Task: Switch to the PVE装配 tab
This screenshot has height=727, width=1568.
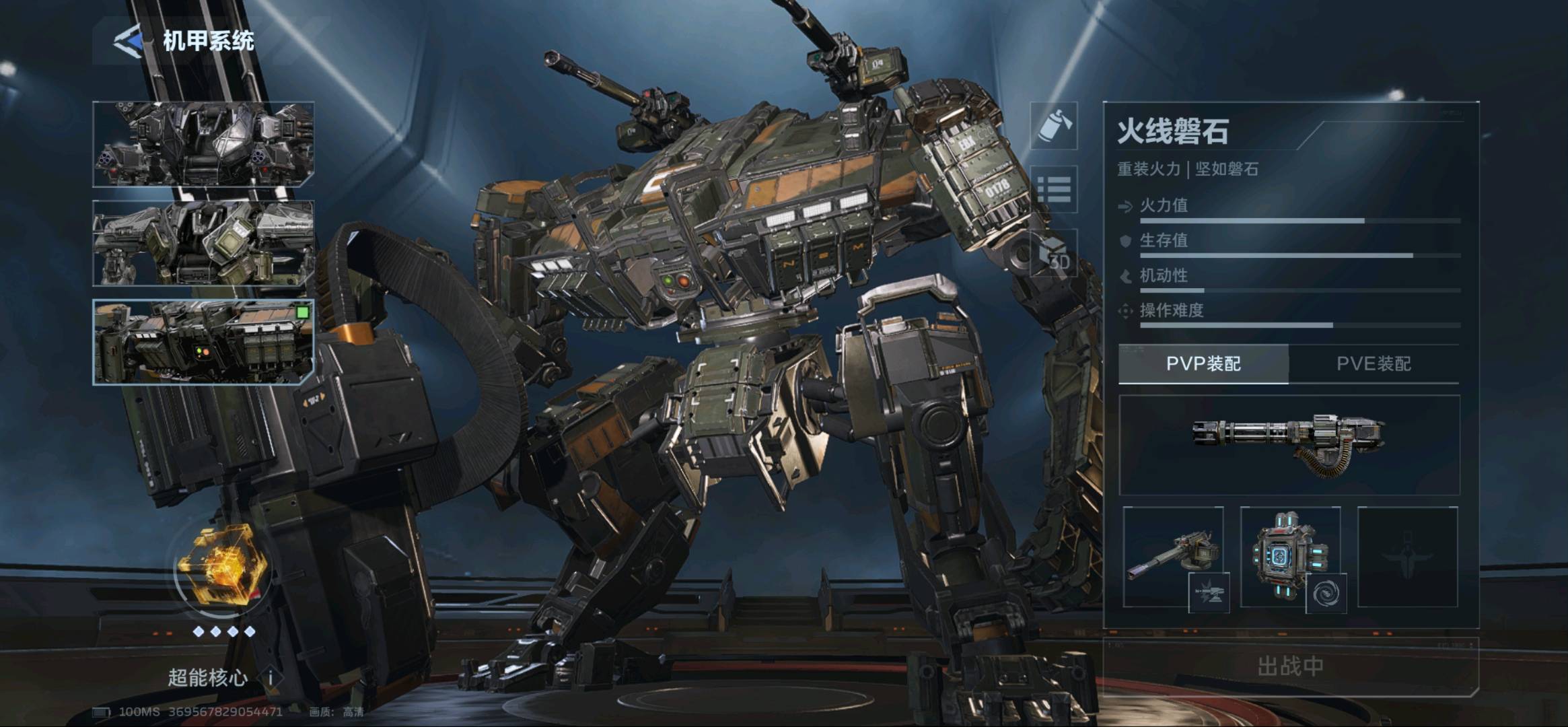Action: 1374,364
